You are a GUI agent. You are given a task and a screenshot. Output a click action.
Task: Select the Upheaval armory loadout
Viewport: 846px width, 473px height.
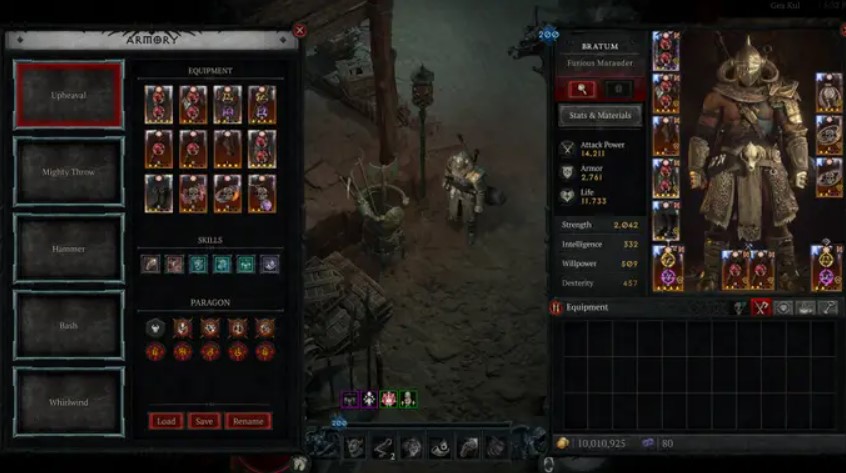click(68, 94)
